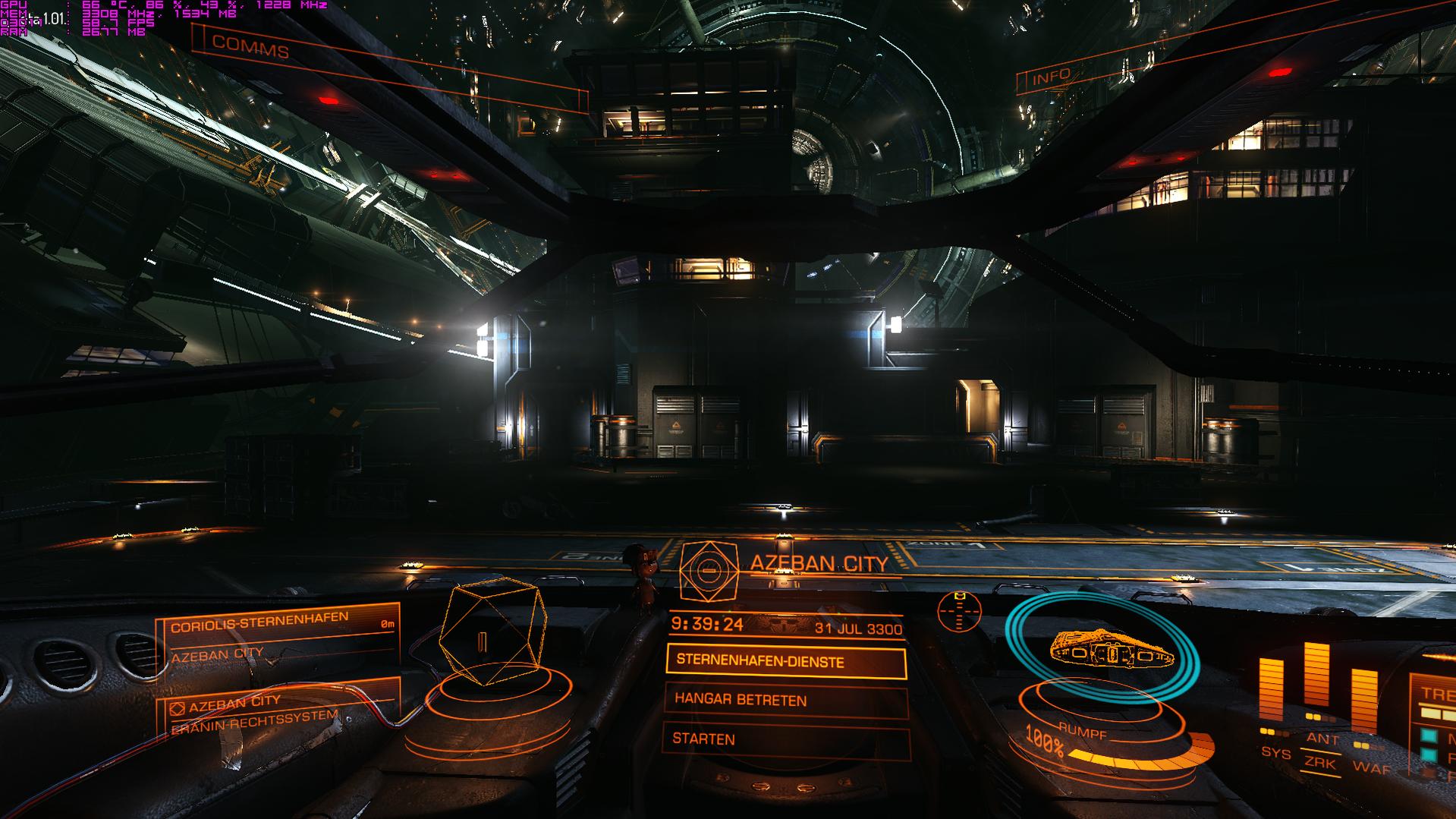
Task: Open the COMMS panel
Action: (250, 47)
